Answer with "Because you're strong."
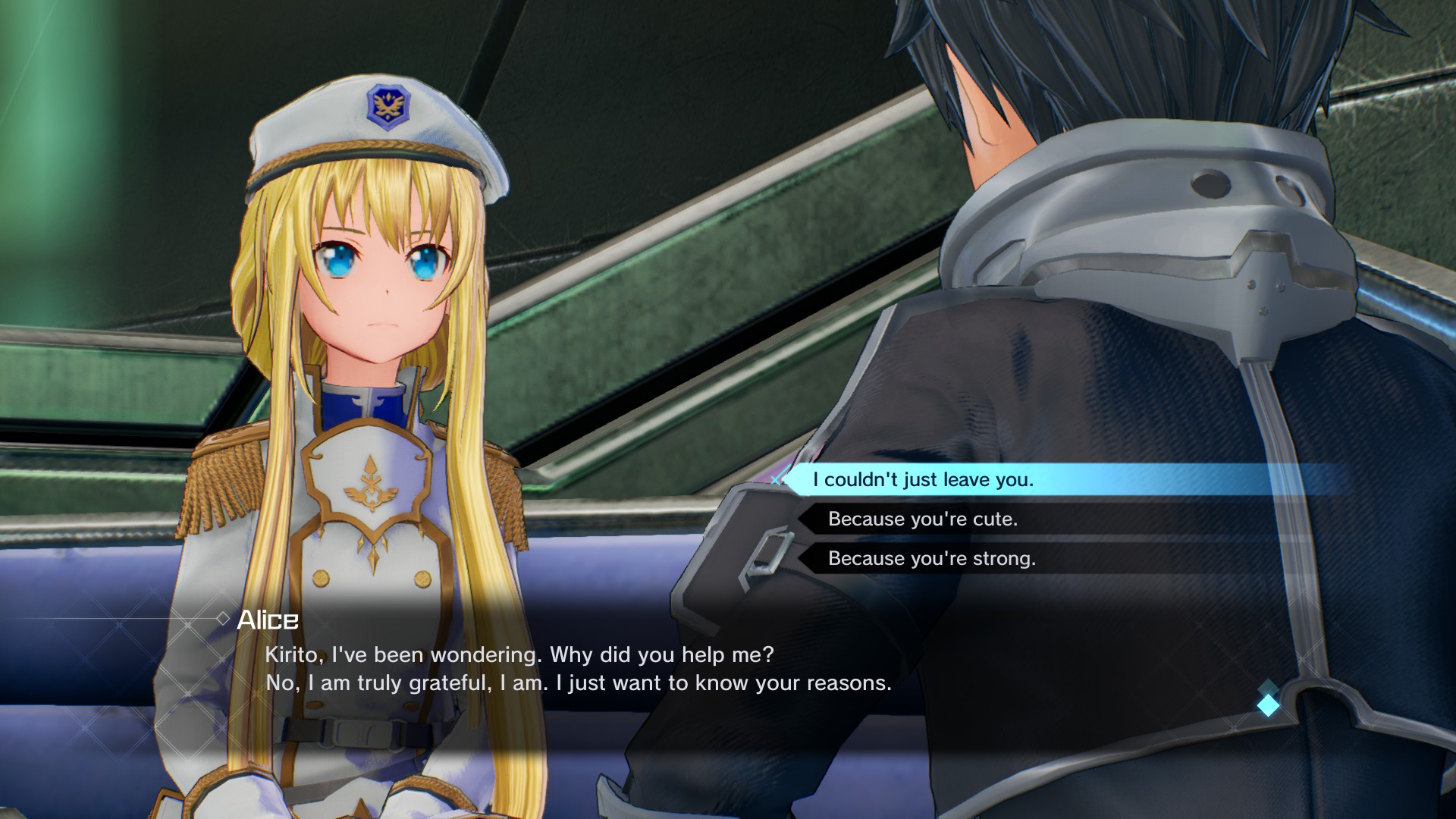The image size is (1456, 819). click(x=931, y=559)
